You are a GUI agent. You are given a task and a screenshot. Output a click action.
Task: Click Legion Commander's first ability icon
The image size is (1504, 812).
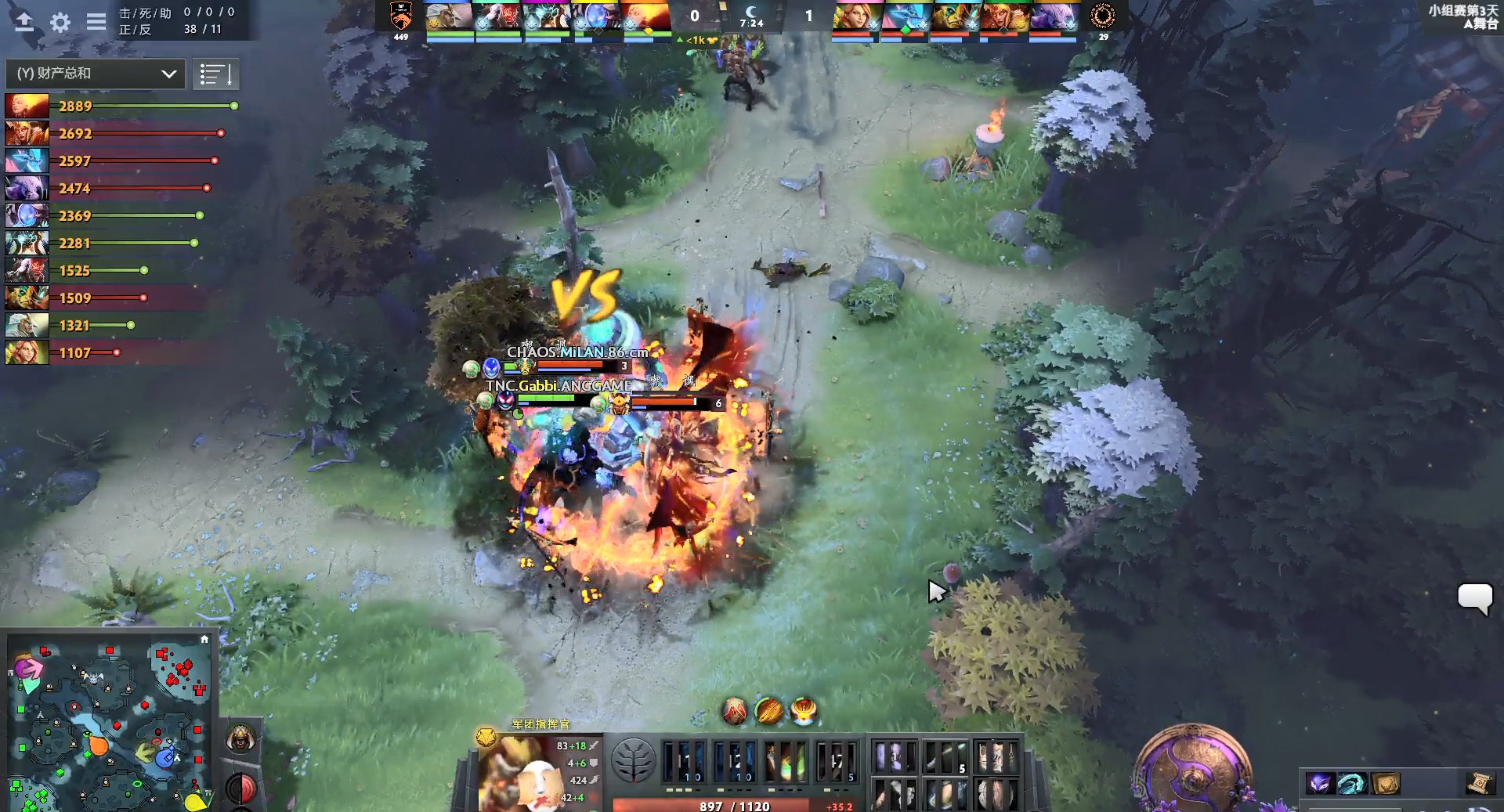(685, 760)
